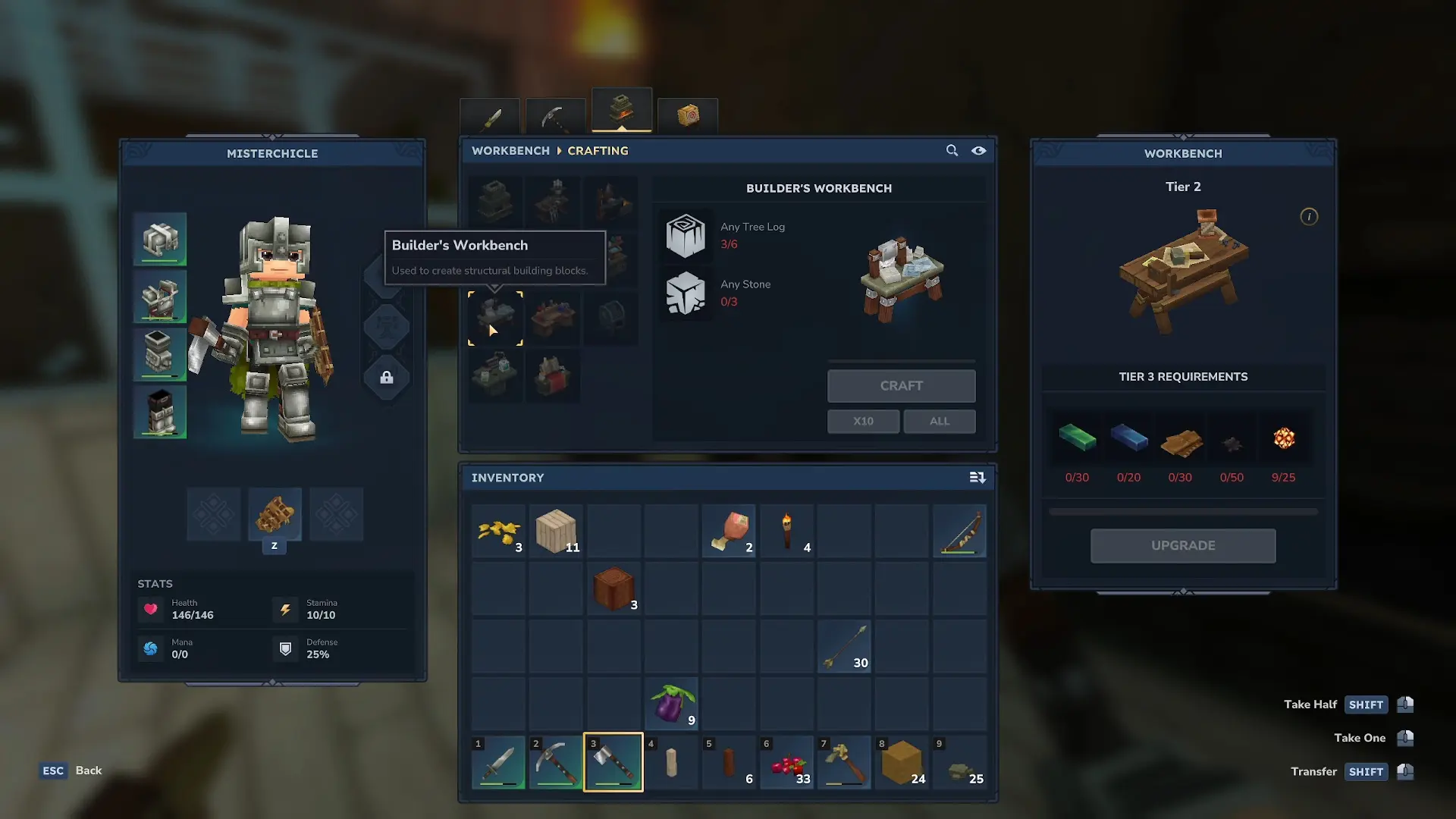The image size is (1456, 819).
Task: Select the wooden crate crafting tab
Action: 688,116
